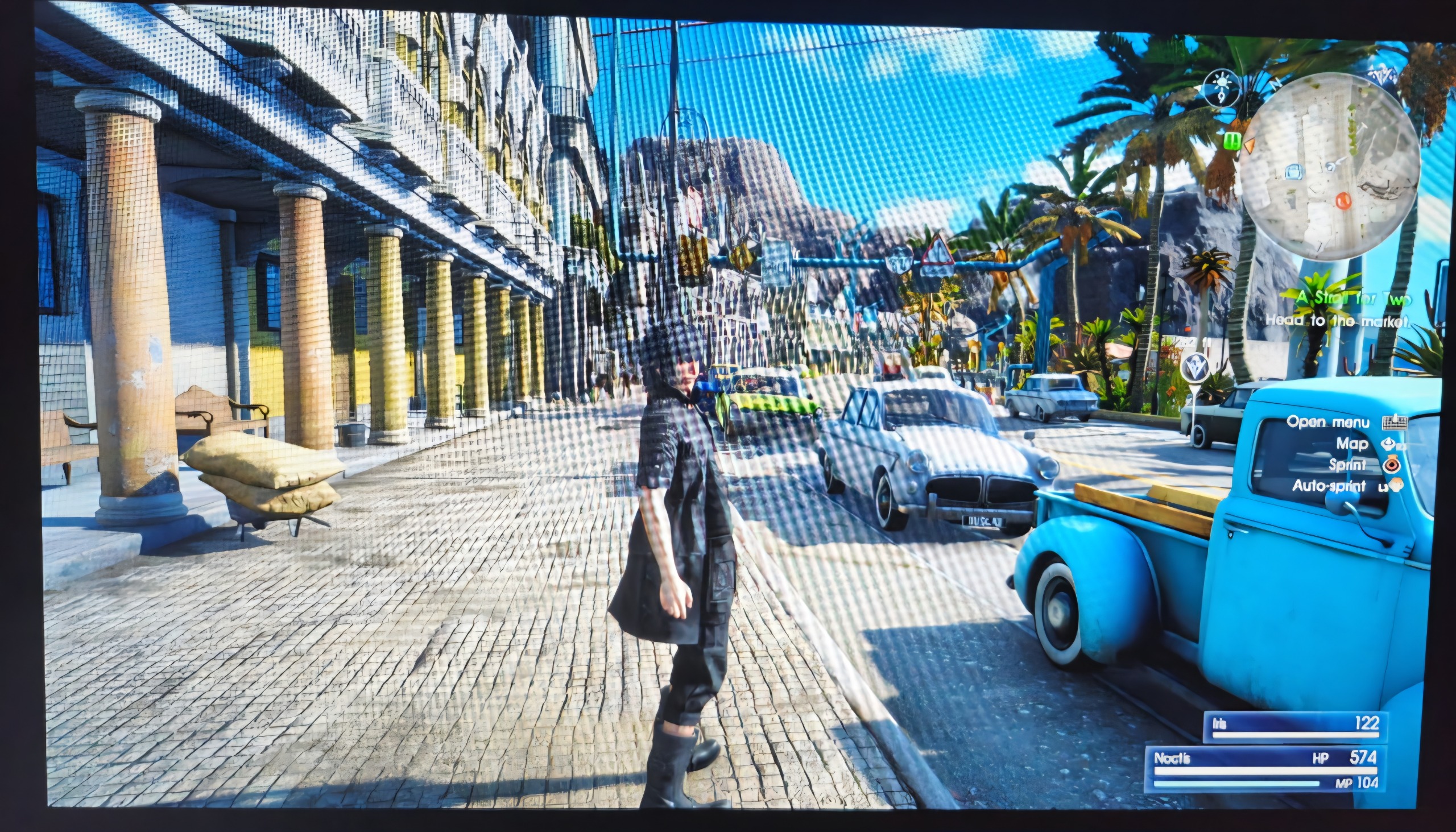Open the circular minimap
This screenshot has width=1456, height=832.
[x=1329, y=165]
